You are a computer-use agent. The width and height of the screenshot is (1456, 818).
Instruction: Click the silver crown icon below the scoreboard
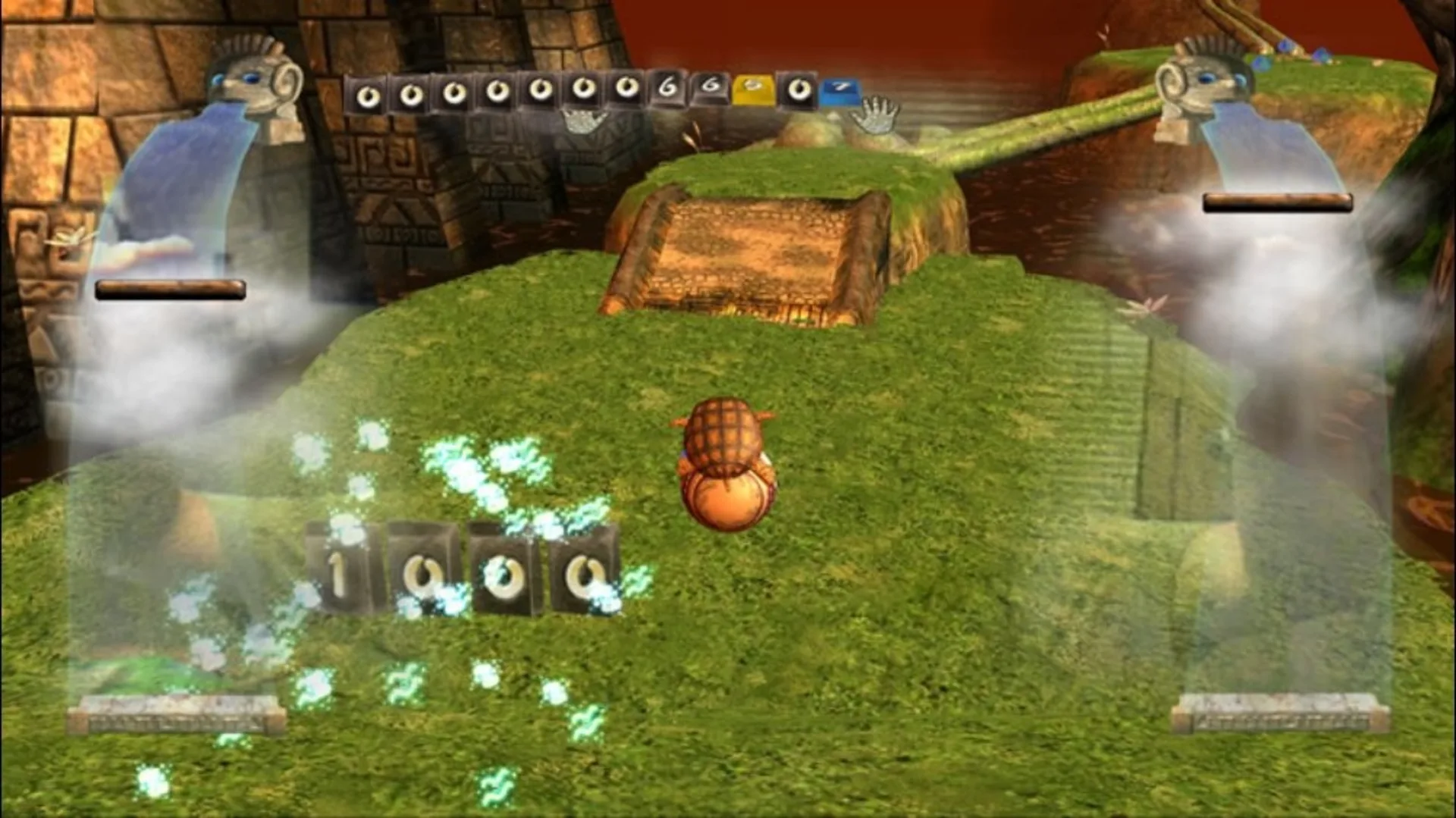584,121
